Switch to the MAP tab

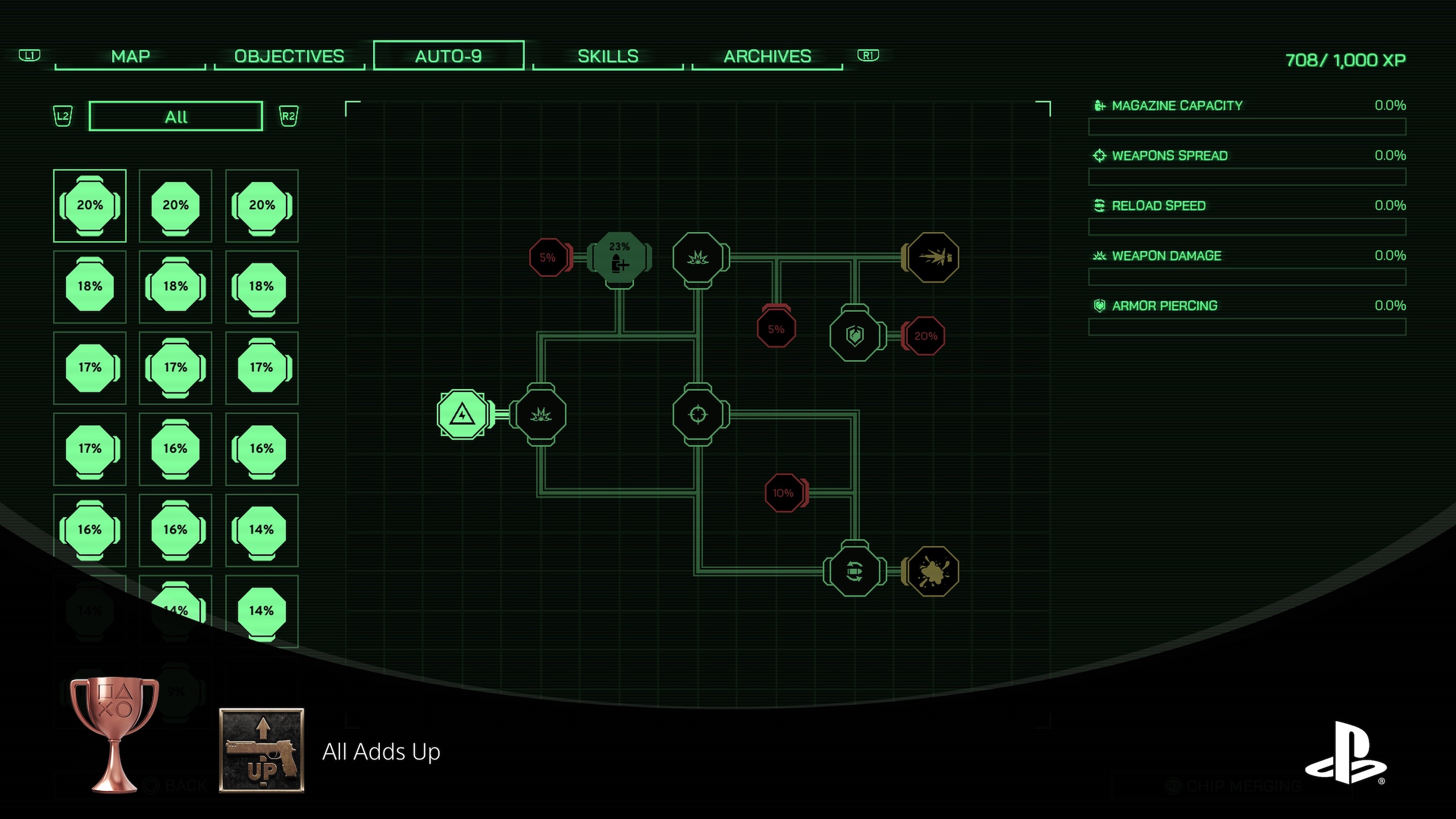click(130, 56)
